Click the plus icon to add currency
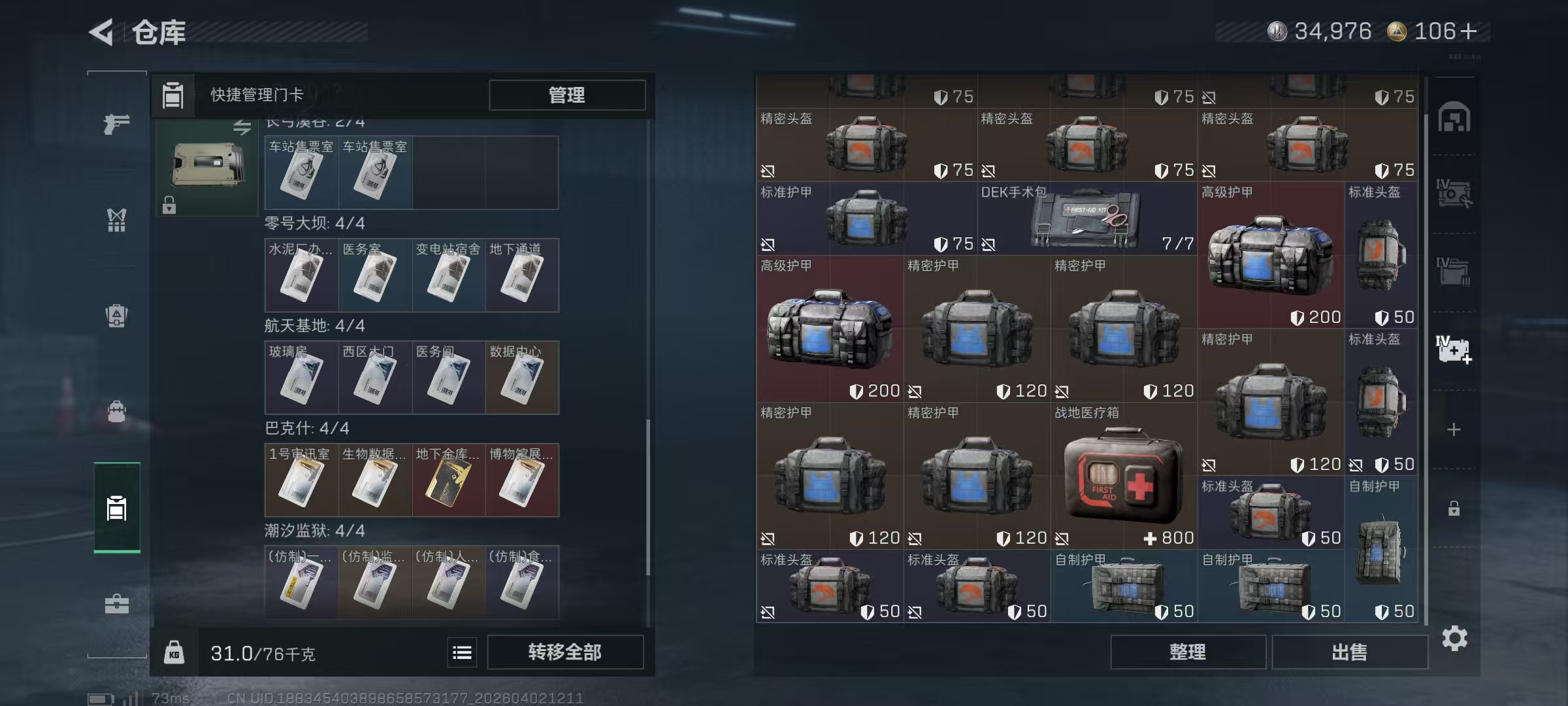Viewport: 1568px width, 706px height. pos(1468,31)
